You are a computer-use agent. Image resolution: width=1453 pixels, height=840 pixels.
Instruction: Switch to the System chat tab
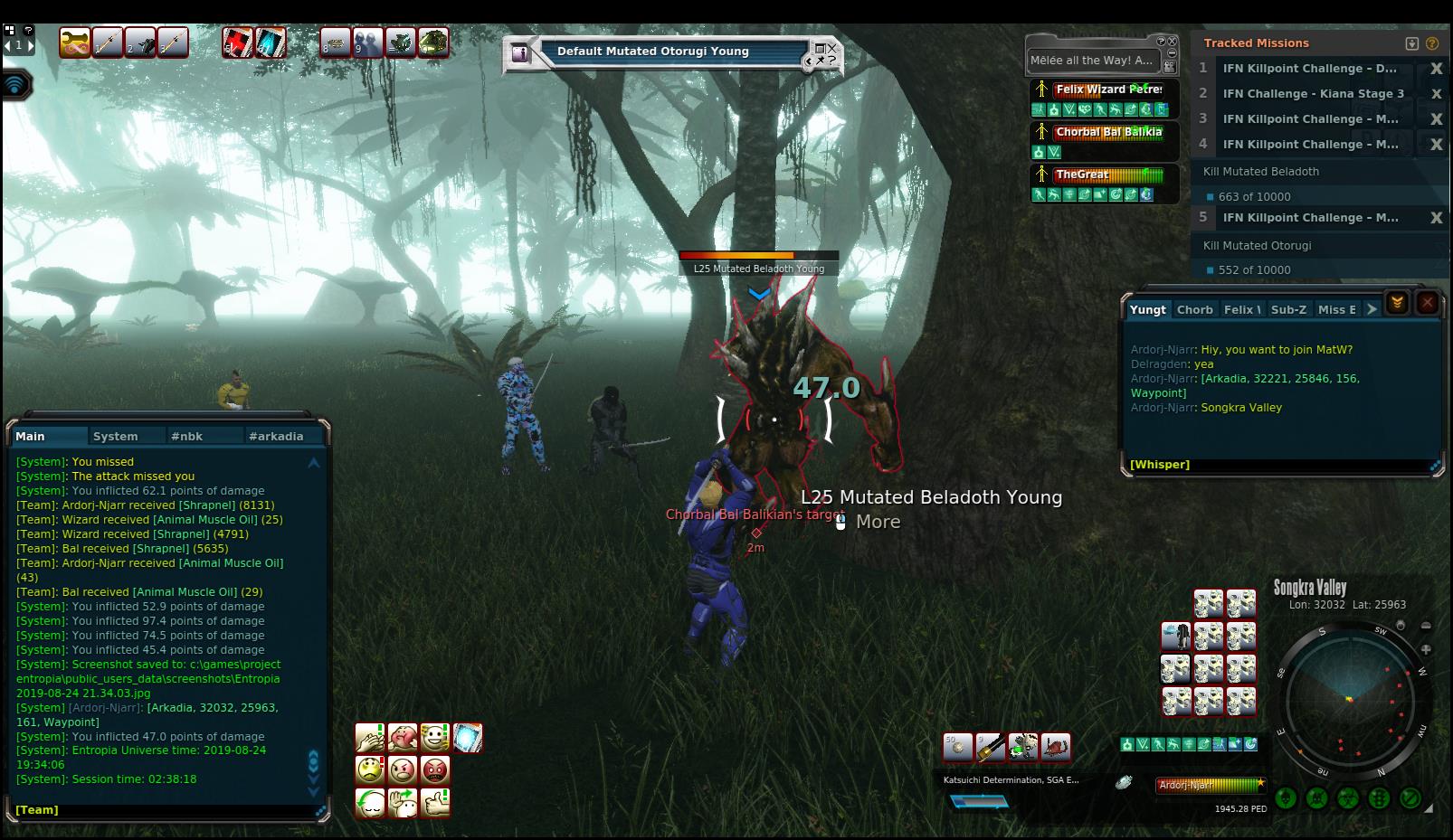(x=116, y=436)
